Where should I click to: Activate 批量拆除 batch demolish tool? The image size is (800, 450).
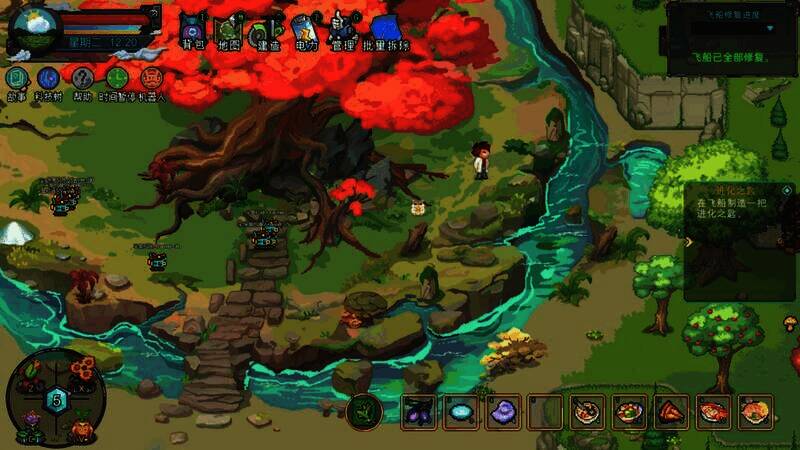[386, 30]
